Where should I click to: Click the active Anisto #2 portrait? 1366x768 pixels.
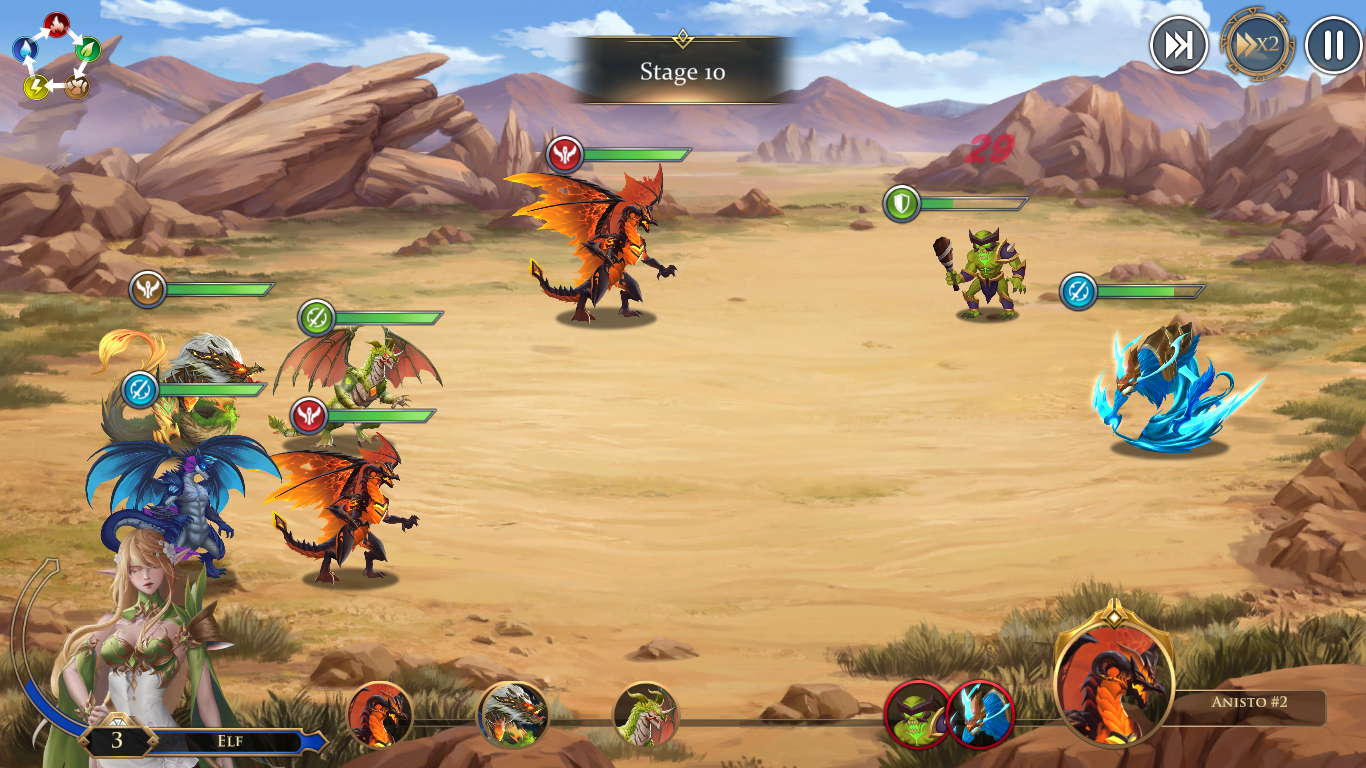1114,684
